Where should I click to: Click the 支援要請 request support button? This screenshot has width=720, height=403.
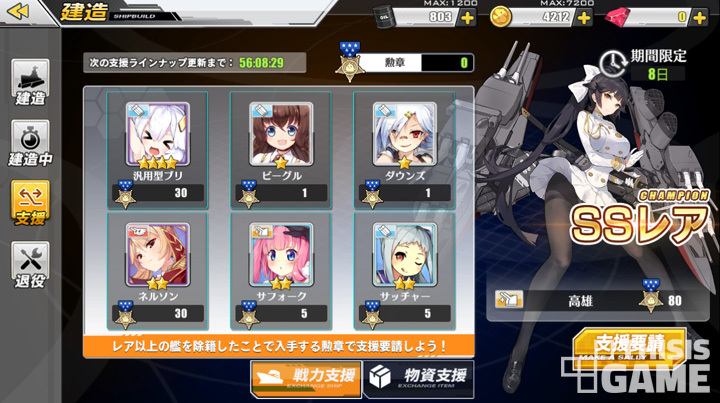pos(629,346)
